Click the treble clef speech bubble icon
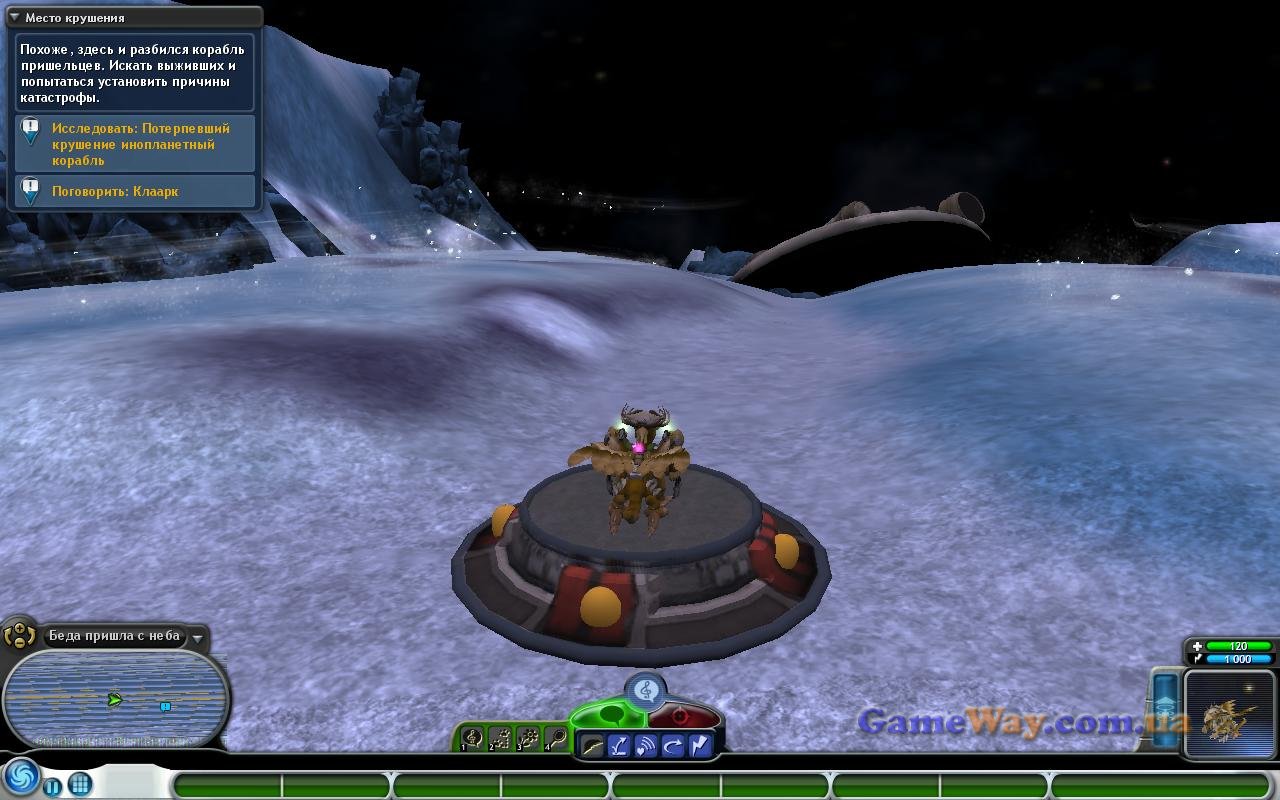 click(x=646, y=689)
